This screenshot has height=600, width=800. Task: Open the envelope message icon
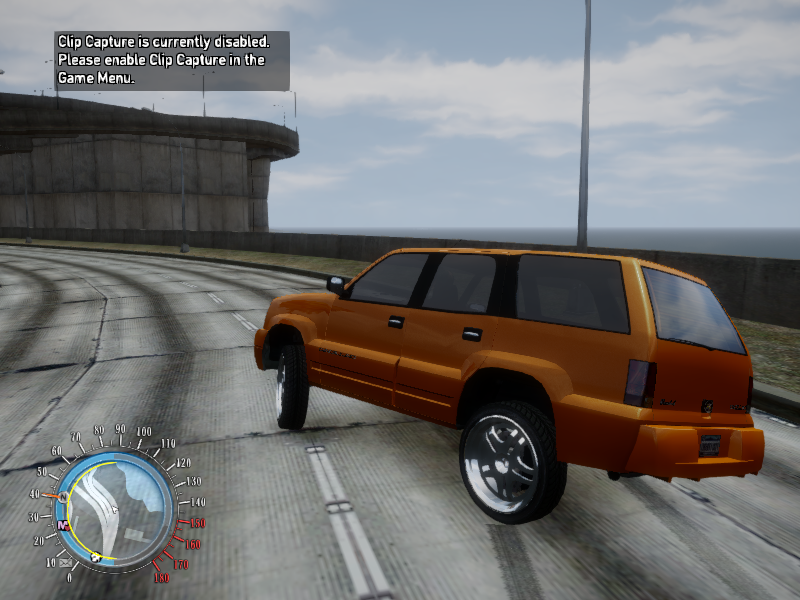[66, 563]
